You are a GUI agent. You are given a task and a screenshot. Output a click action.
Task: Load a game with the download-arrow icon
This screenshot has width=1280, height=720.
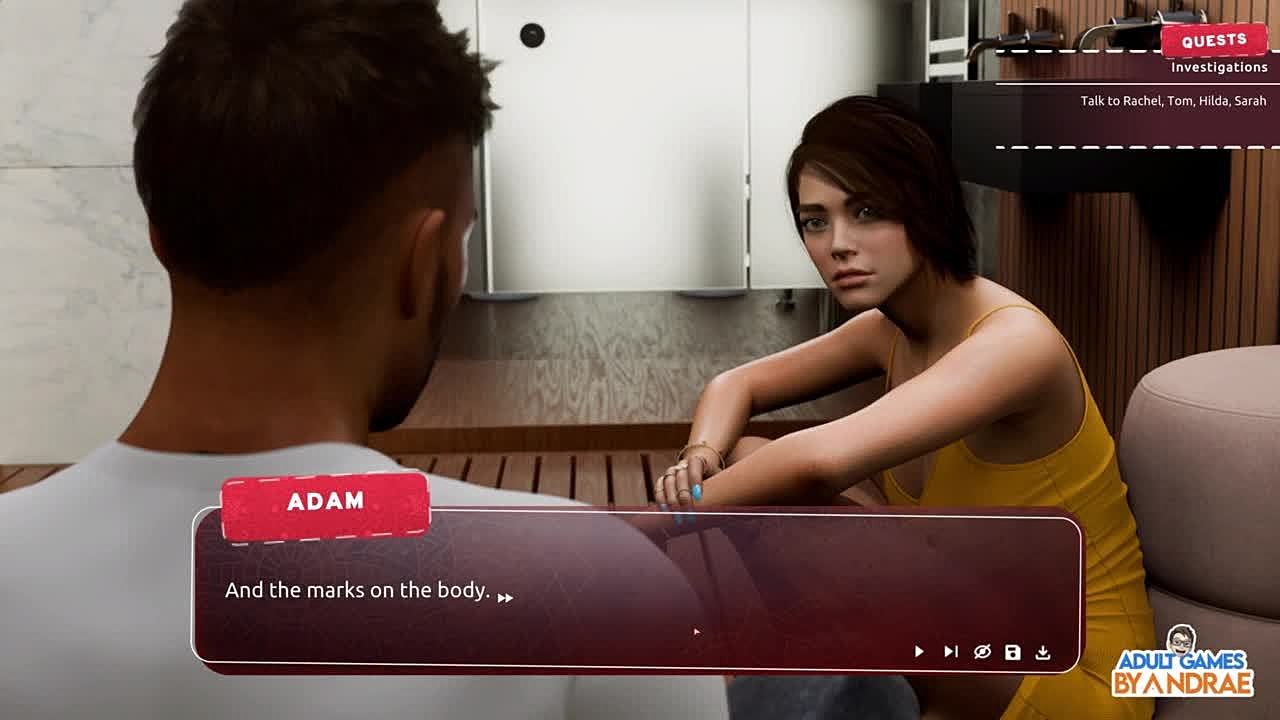(x=1043, y=652)
